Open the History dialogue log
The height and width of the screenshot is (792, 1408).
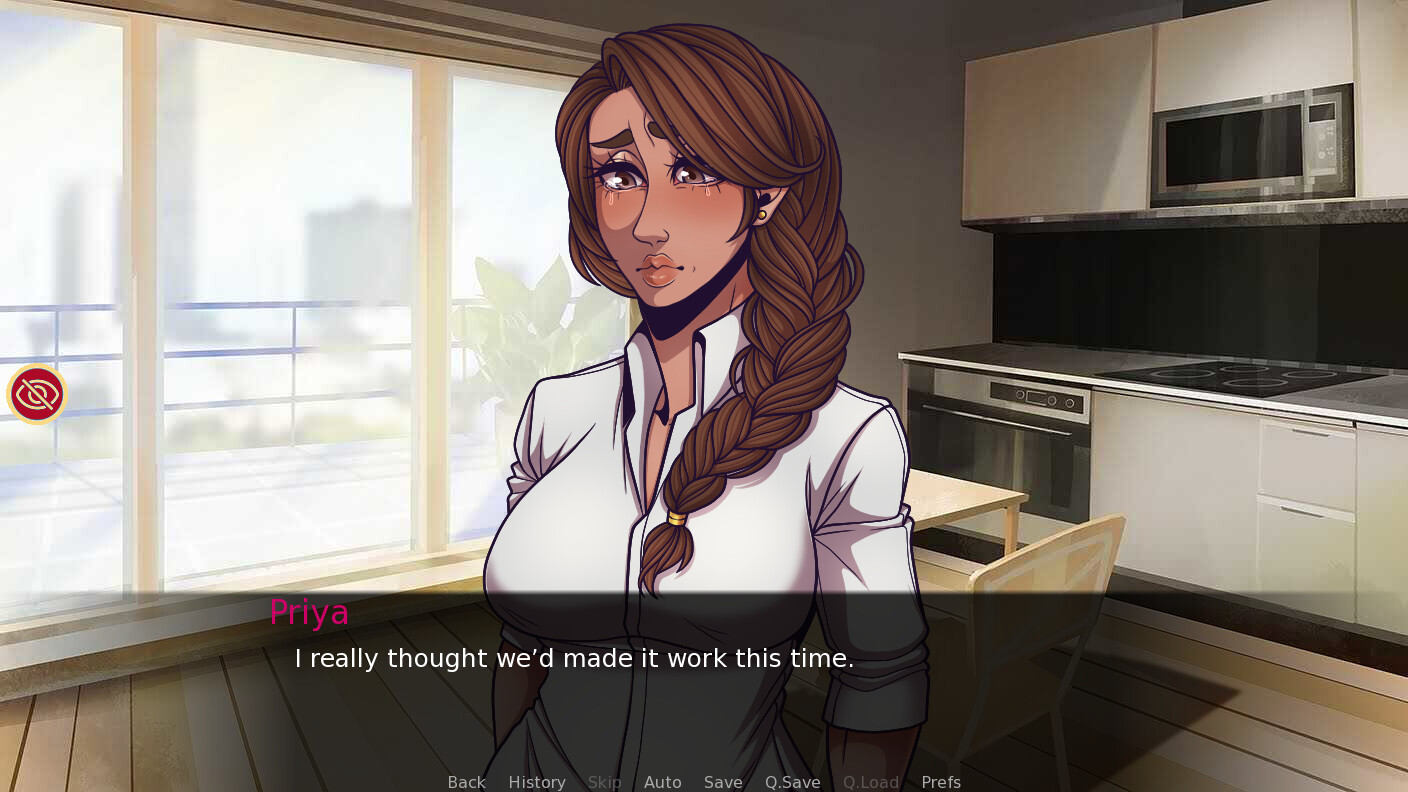536,782
